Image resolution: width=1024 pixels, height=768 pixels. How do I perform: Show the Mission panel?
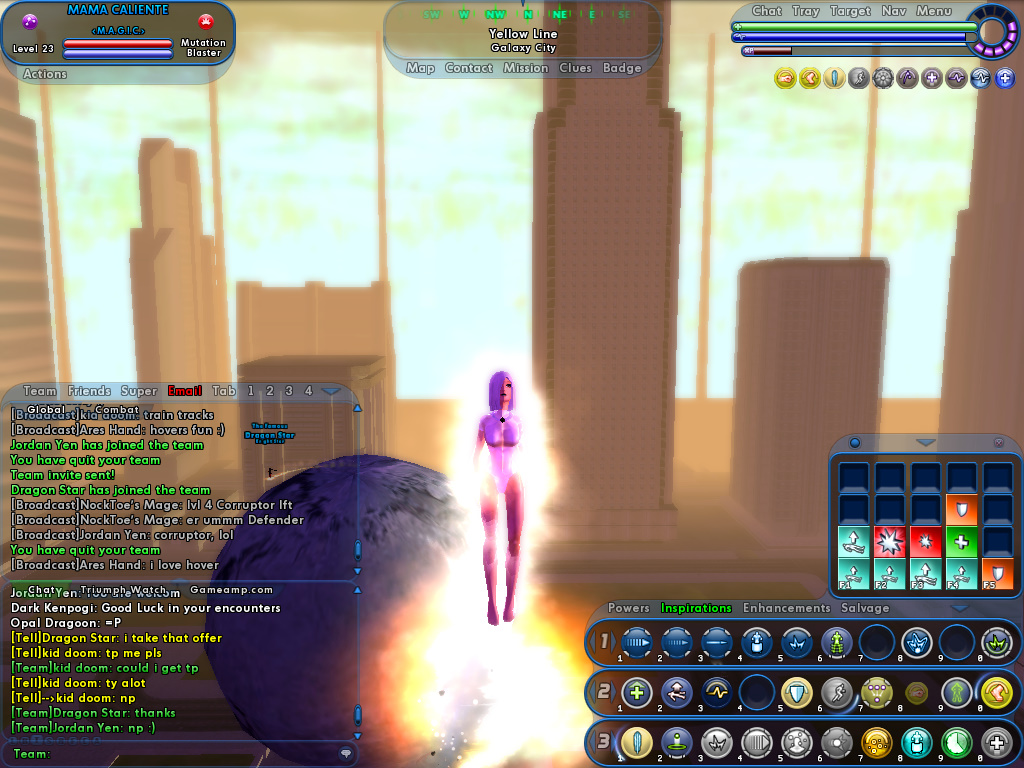tap(525, 68)
